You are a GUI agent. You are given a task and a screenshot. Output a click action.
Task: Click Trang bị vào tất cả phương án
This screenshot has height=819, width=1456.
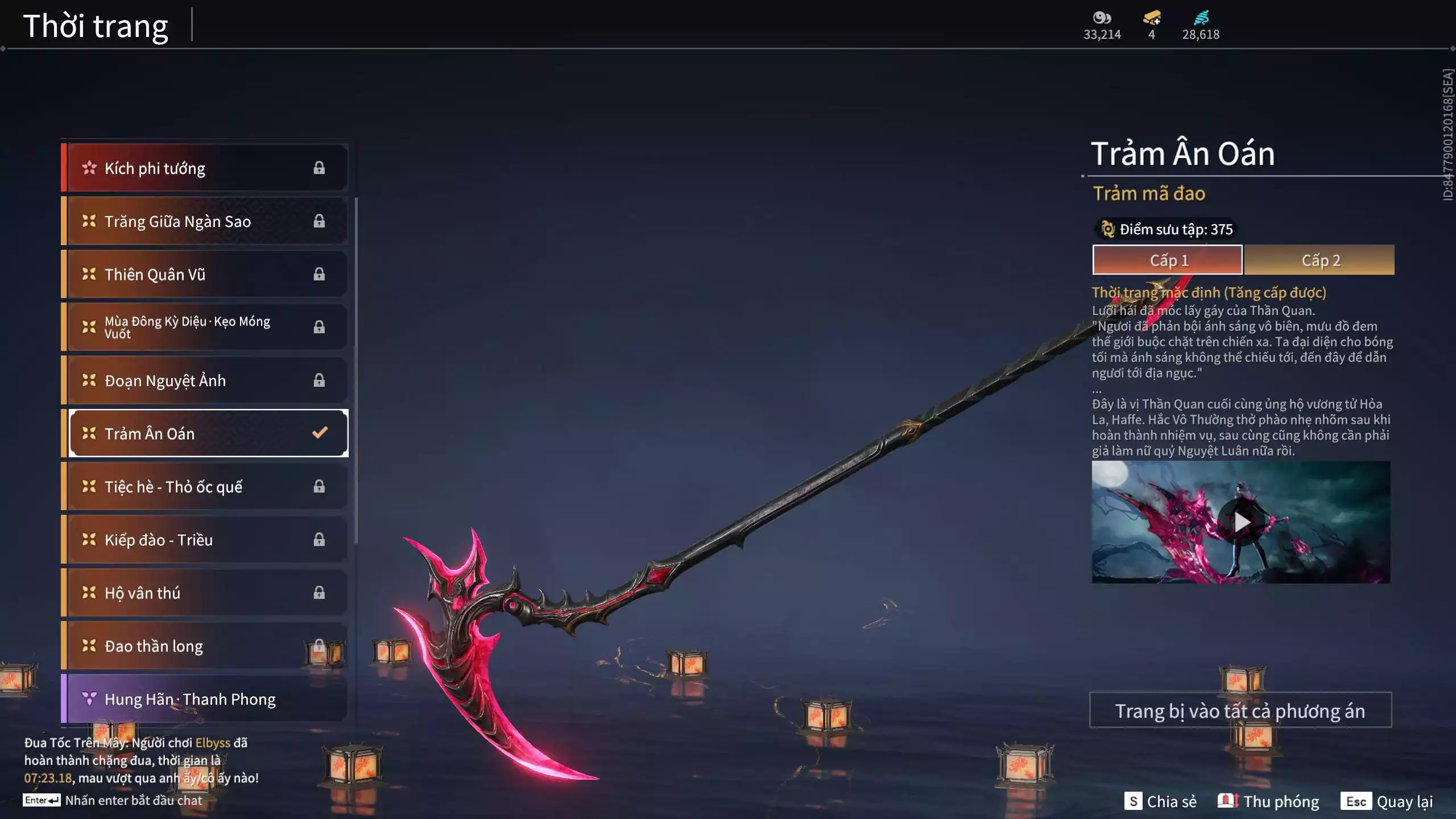(x=1240, y=710)
